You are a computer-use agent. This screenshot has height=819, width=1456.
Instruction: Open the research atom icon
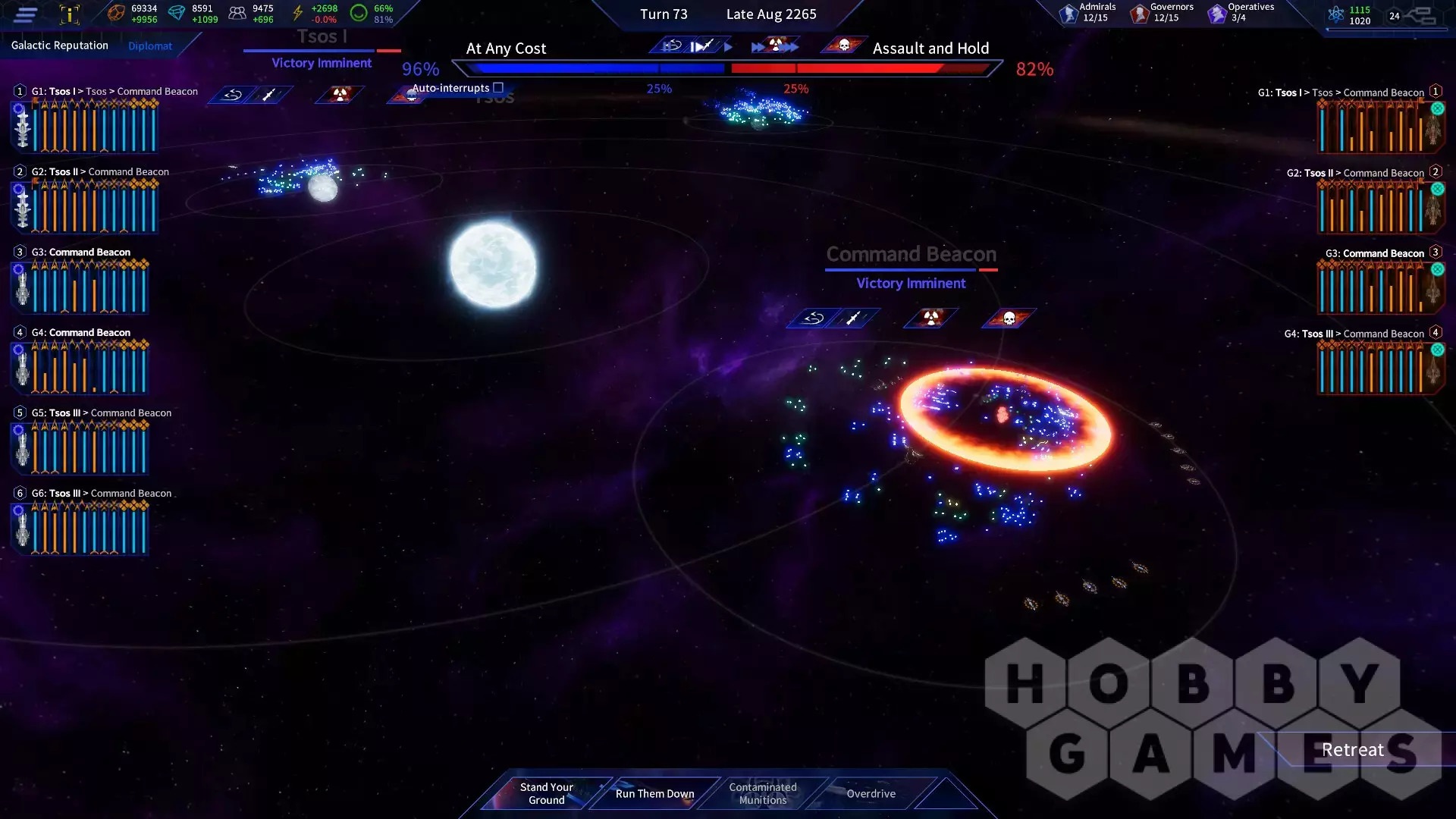point(1336,14)
